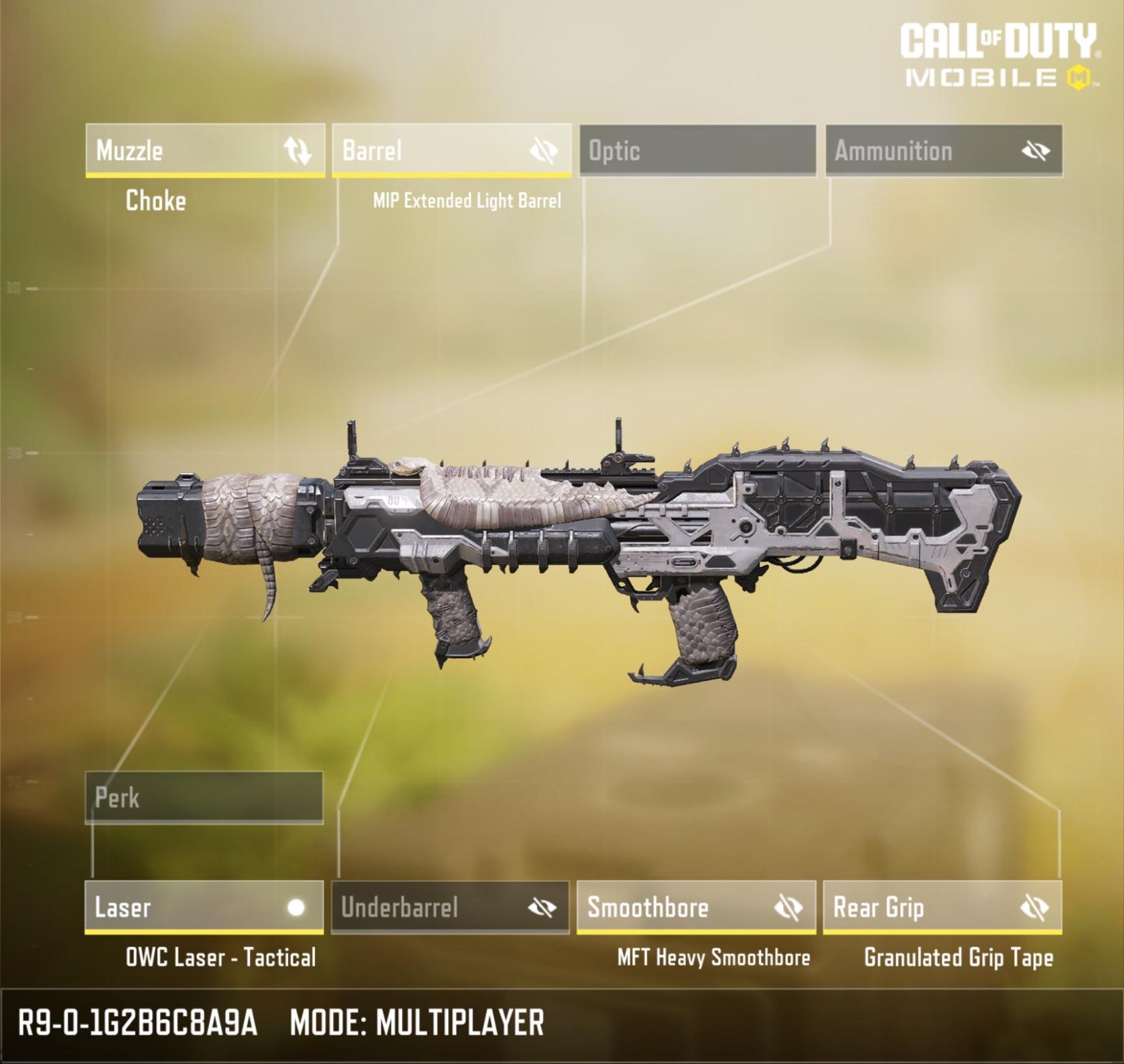Click the swap arrows icon on Muzzle
The image size is (1124, 1064).
click(x=297, y=150)
